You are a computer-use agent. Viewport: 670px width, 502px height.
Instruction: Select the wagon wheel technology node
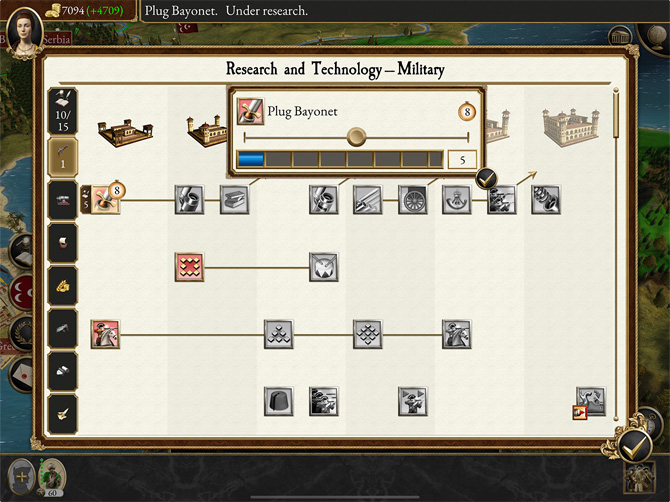[x=412, y=199]
